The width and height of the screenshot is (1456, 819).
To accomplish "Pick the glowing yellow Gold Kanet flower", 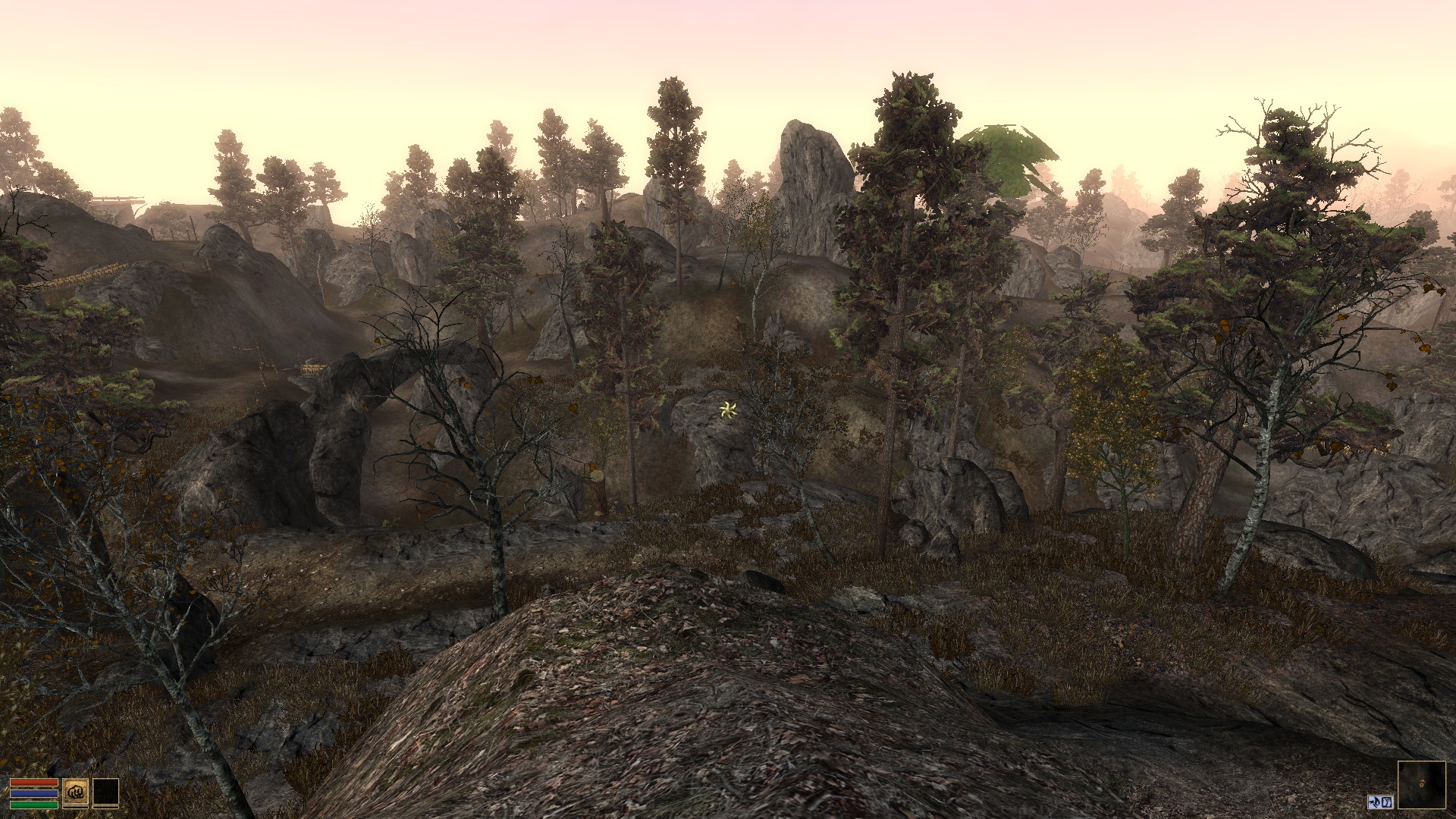I will 727,410.
